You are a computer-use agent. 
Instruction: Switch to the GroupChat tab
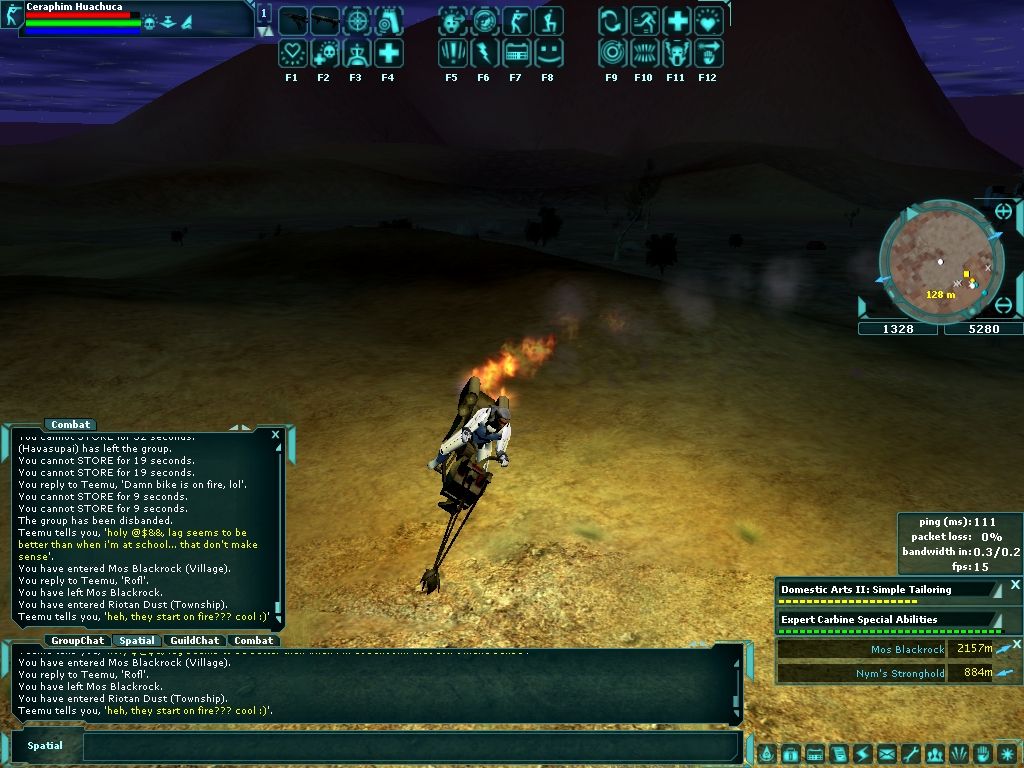78,640
